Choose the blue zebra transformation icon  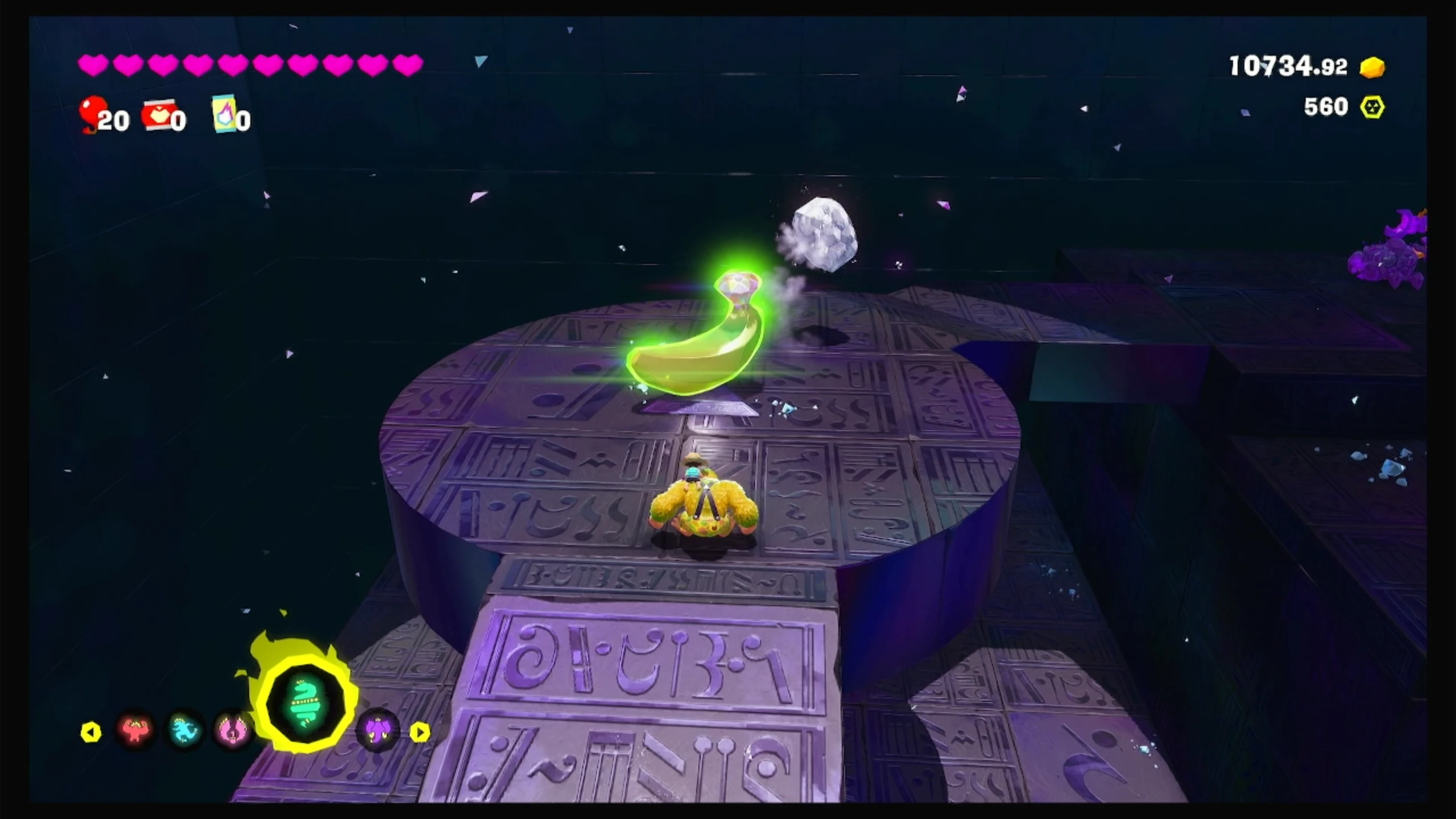184,730
